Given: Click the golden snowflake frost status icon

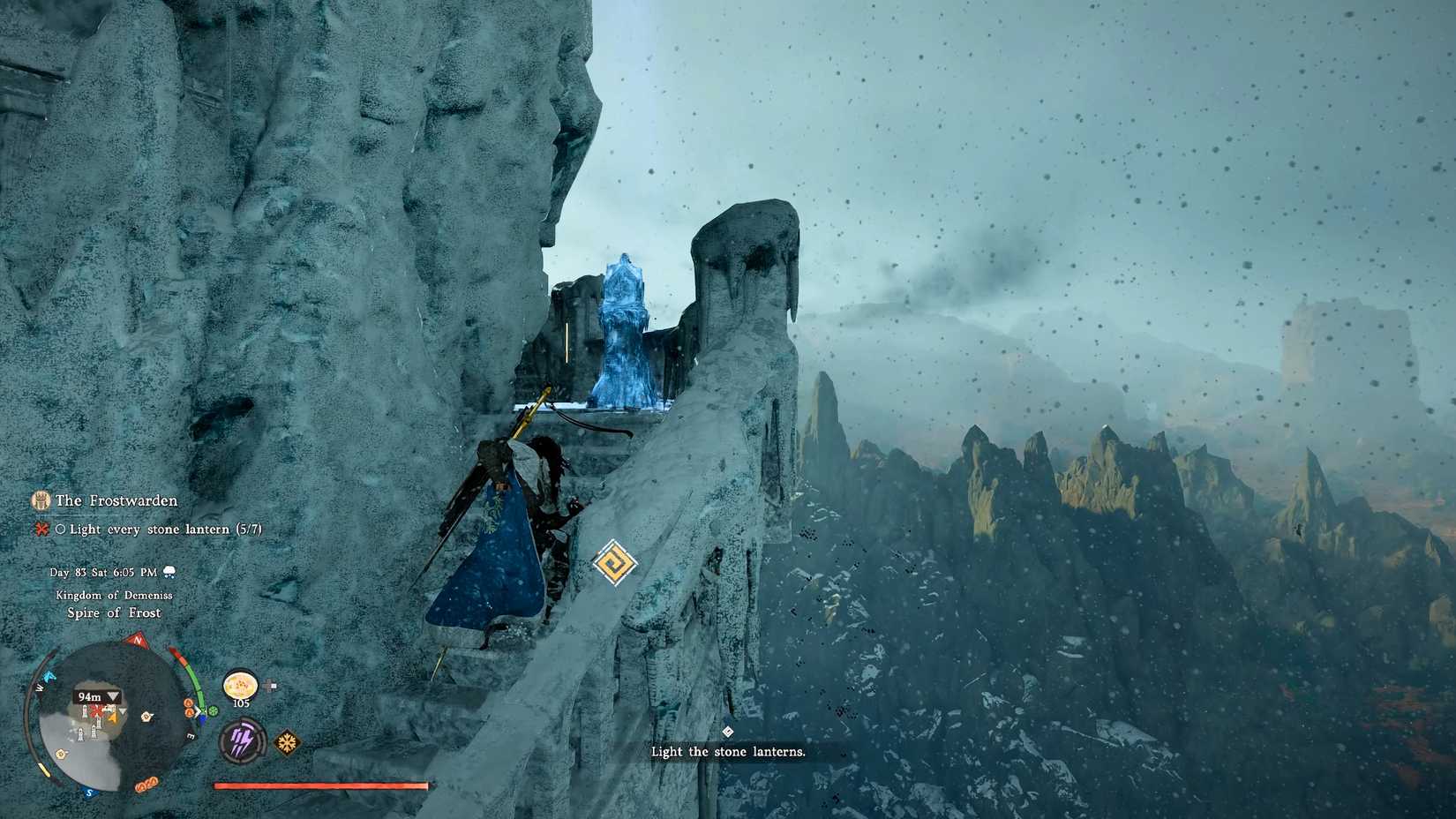Looking at the screenshot, I should 287,741.
